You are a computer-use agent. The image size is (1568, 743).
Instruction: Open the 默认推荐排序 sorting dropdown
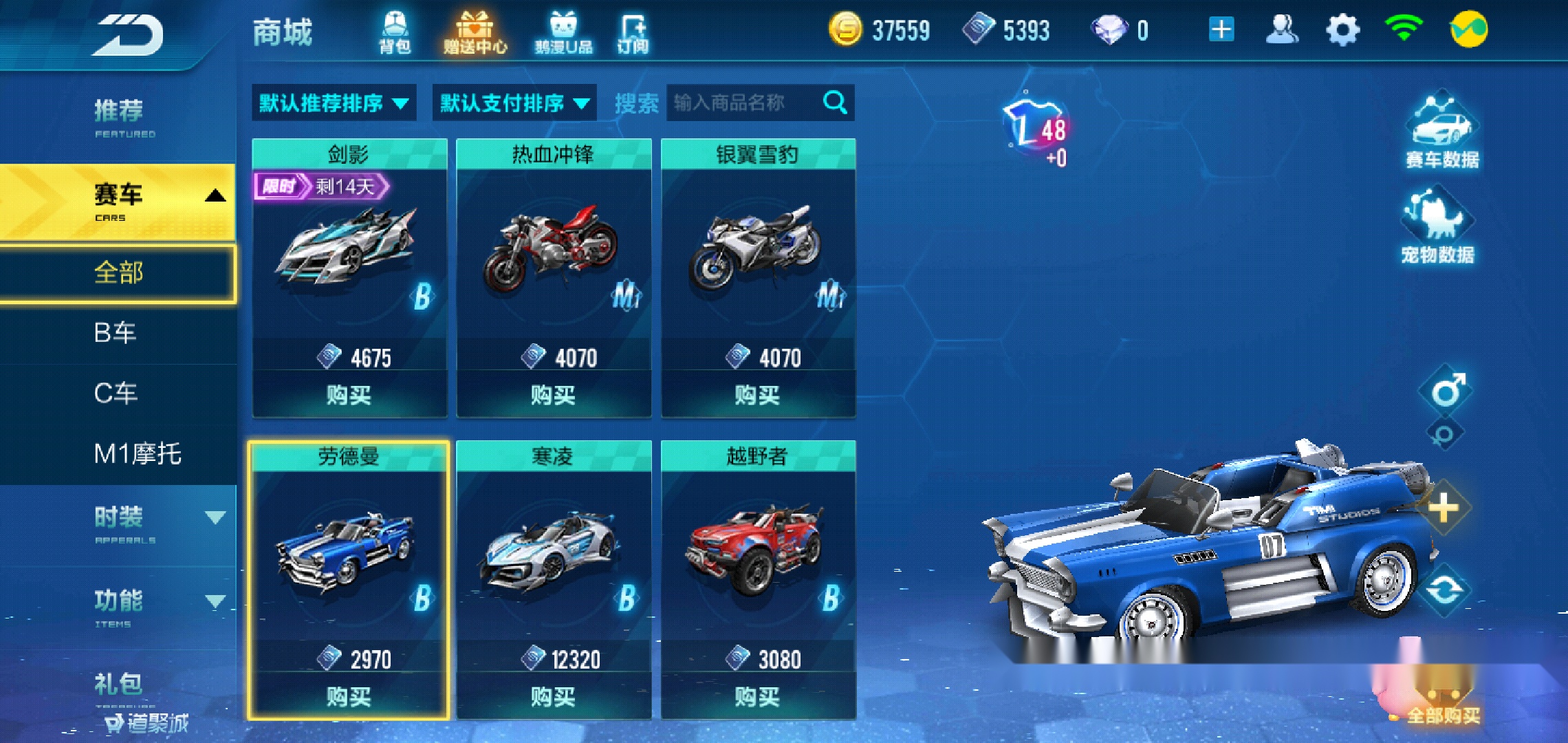pos(334,103)
